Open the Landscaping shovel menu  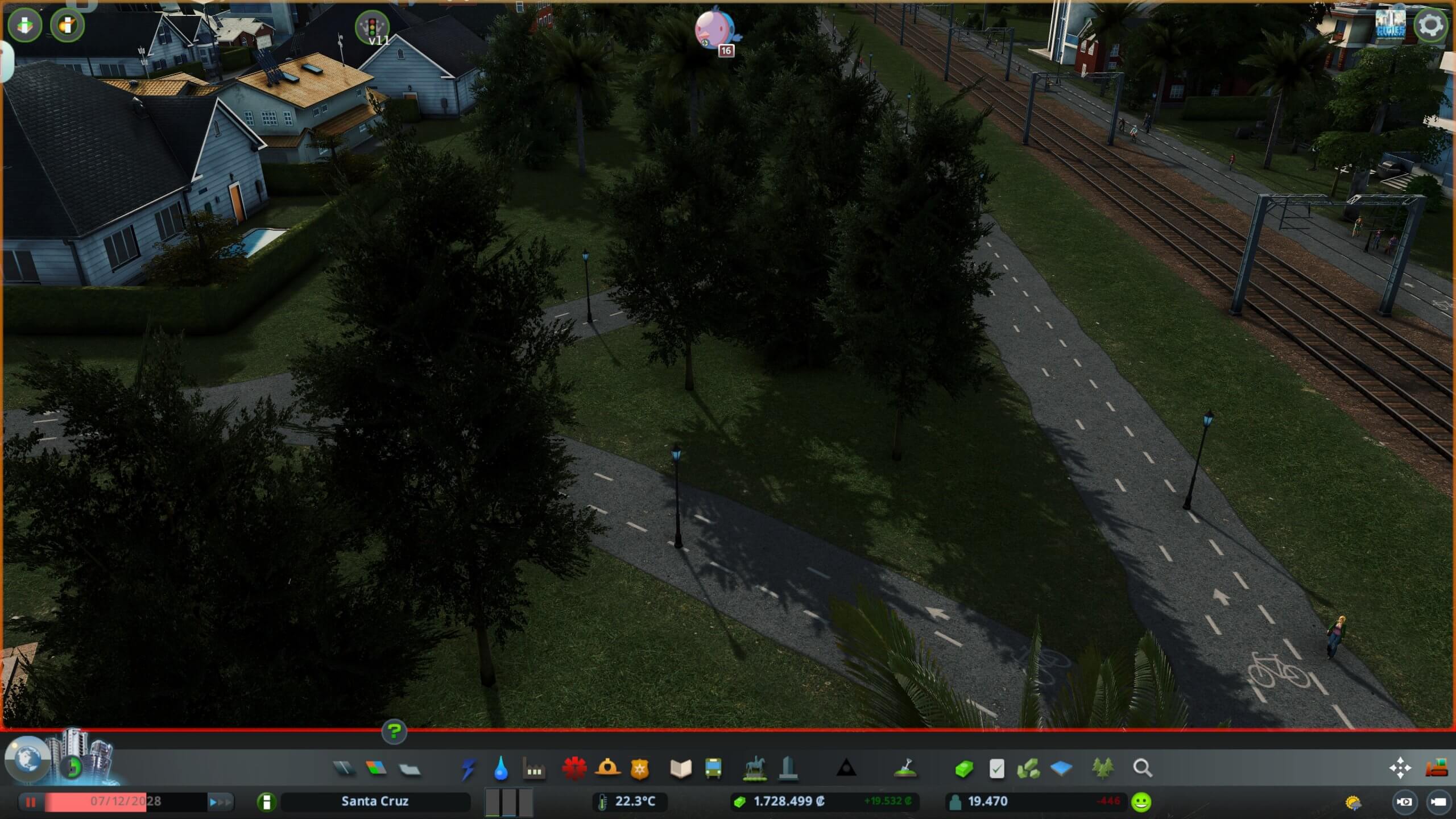pyautogui.click(x=904, y=769)
